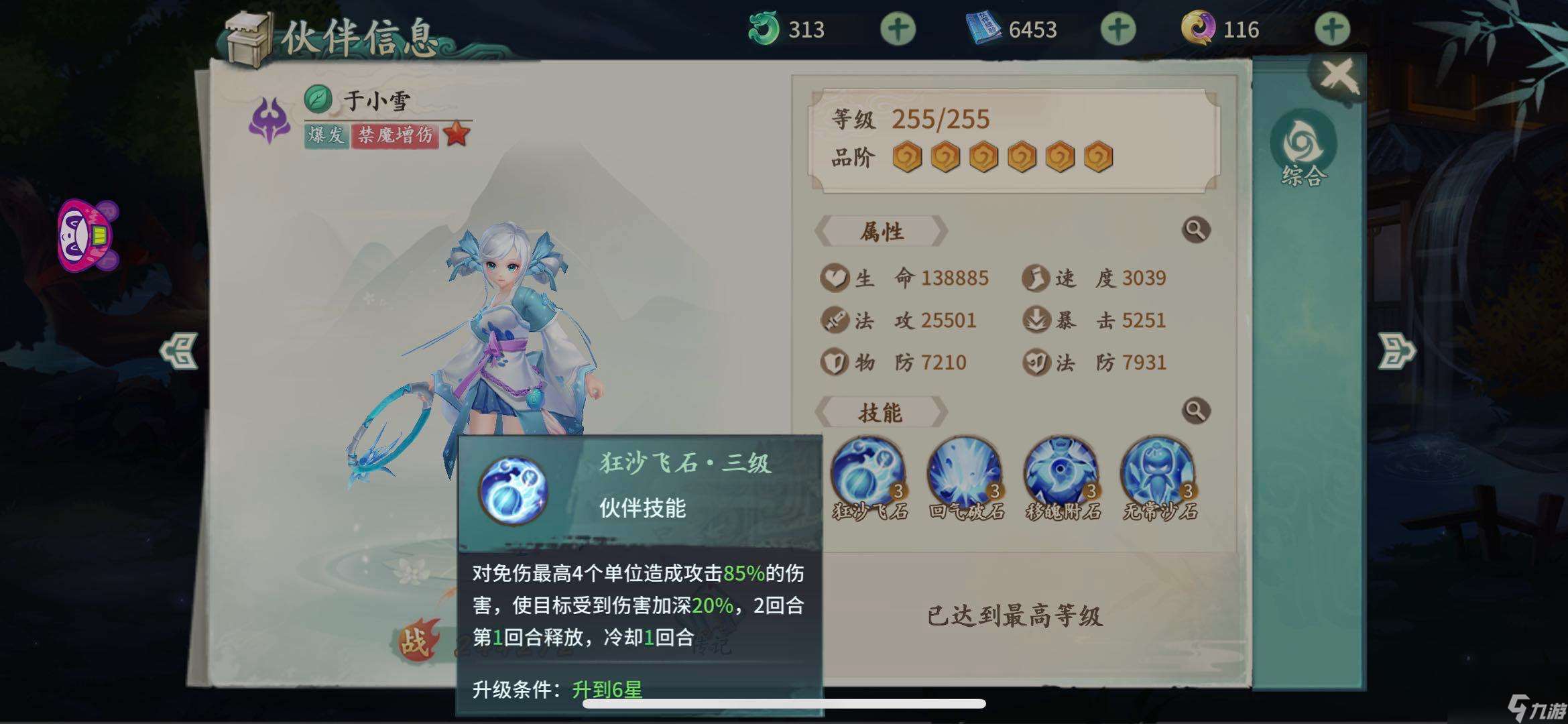Click the leaf element icon beside 于小雪

coord(316,98)
